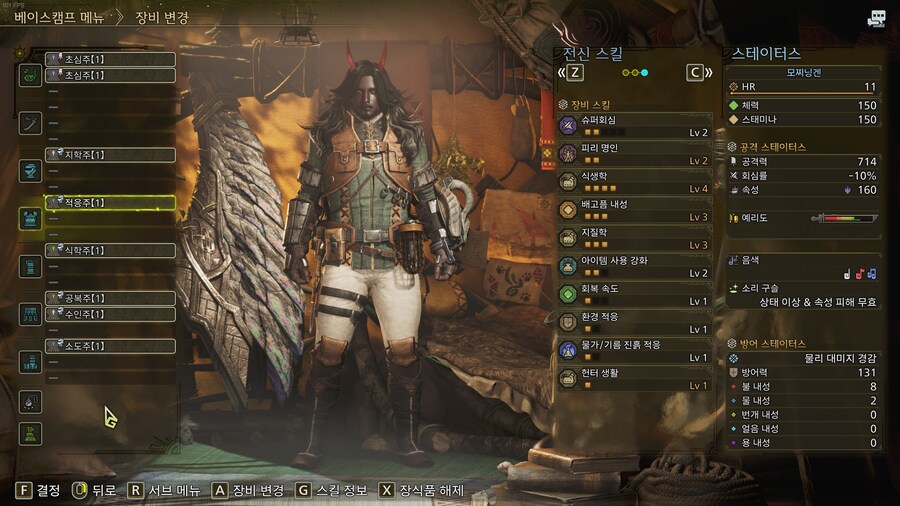Select the 수인주 decoration slot
The width and height of the screenshot is (900, 506).
click(x=110, y=314)
